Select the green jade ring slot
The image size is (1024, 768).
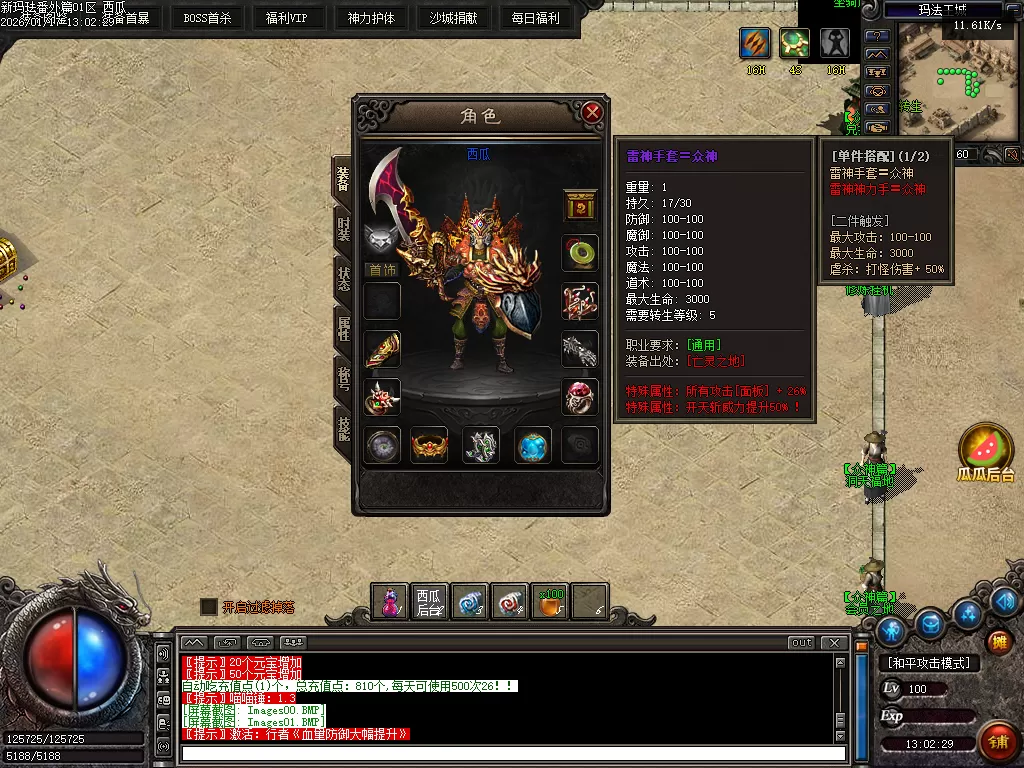(580, 252)
